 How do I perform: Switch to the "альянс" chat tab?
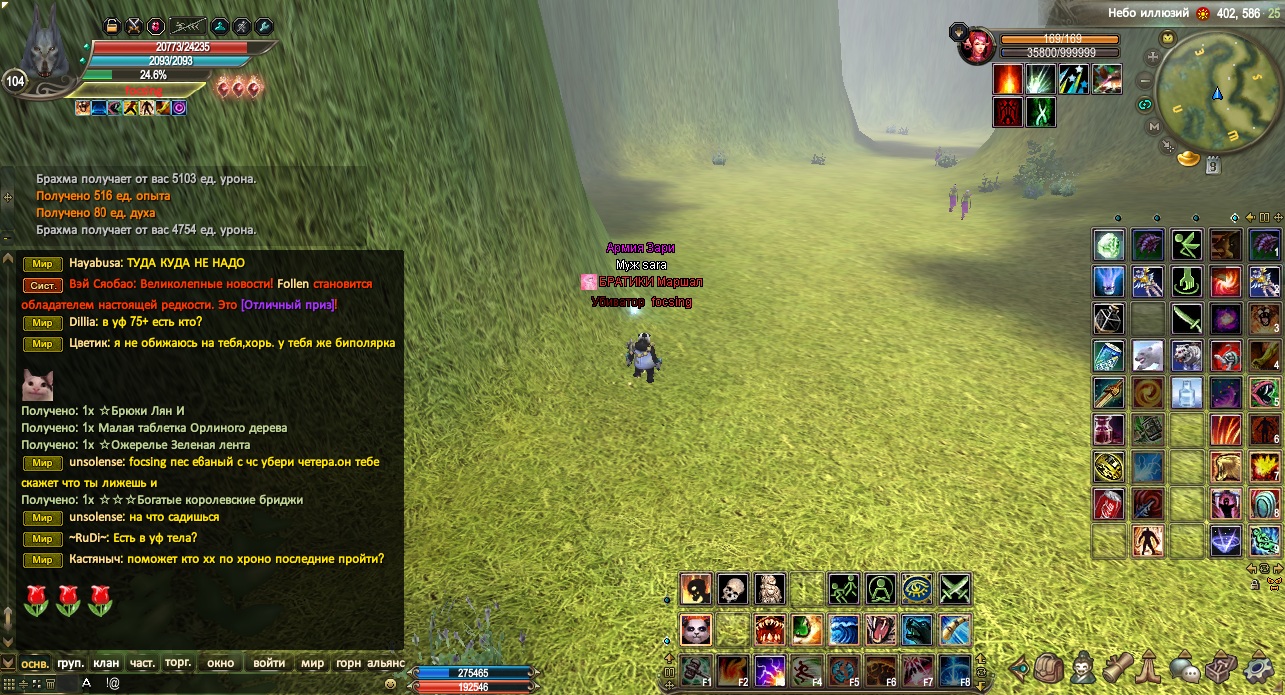point(386,663)
